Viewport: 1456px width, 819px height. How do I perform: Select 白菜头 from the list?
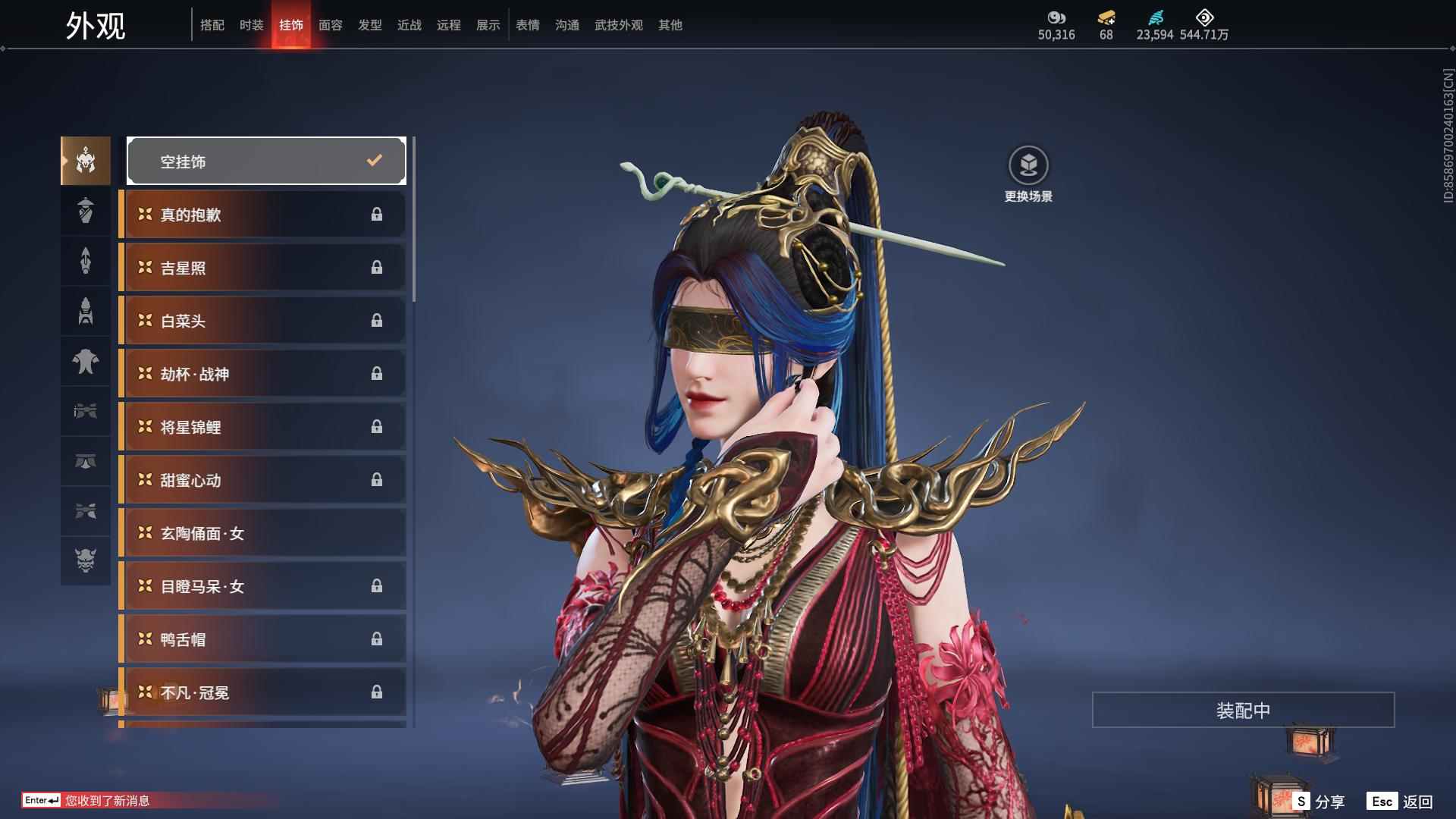coord(262,321)
